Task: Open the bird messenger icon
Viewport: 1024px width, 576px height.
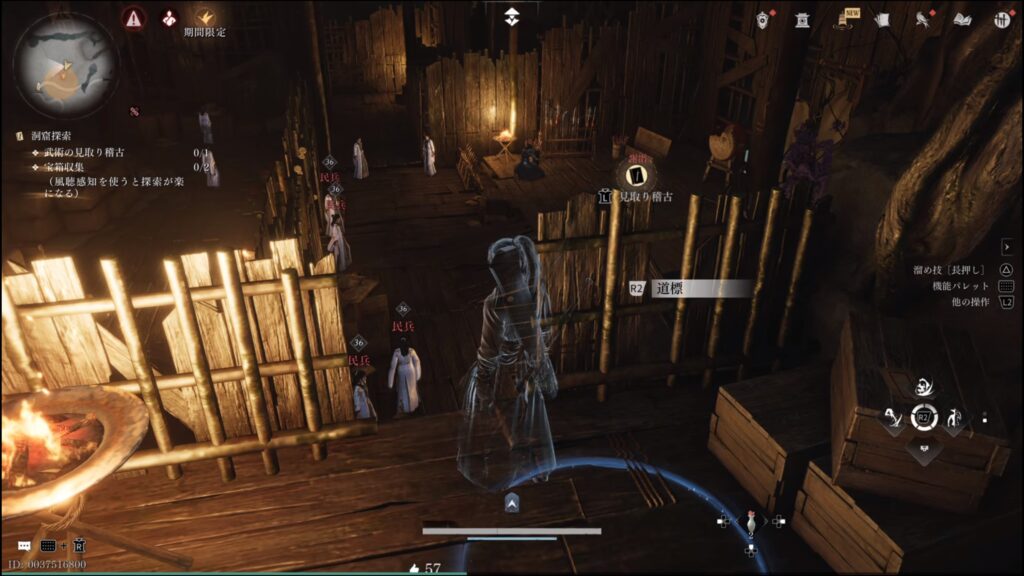Action: click(x=923, y=20)
